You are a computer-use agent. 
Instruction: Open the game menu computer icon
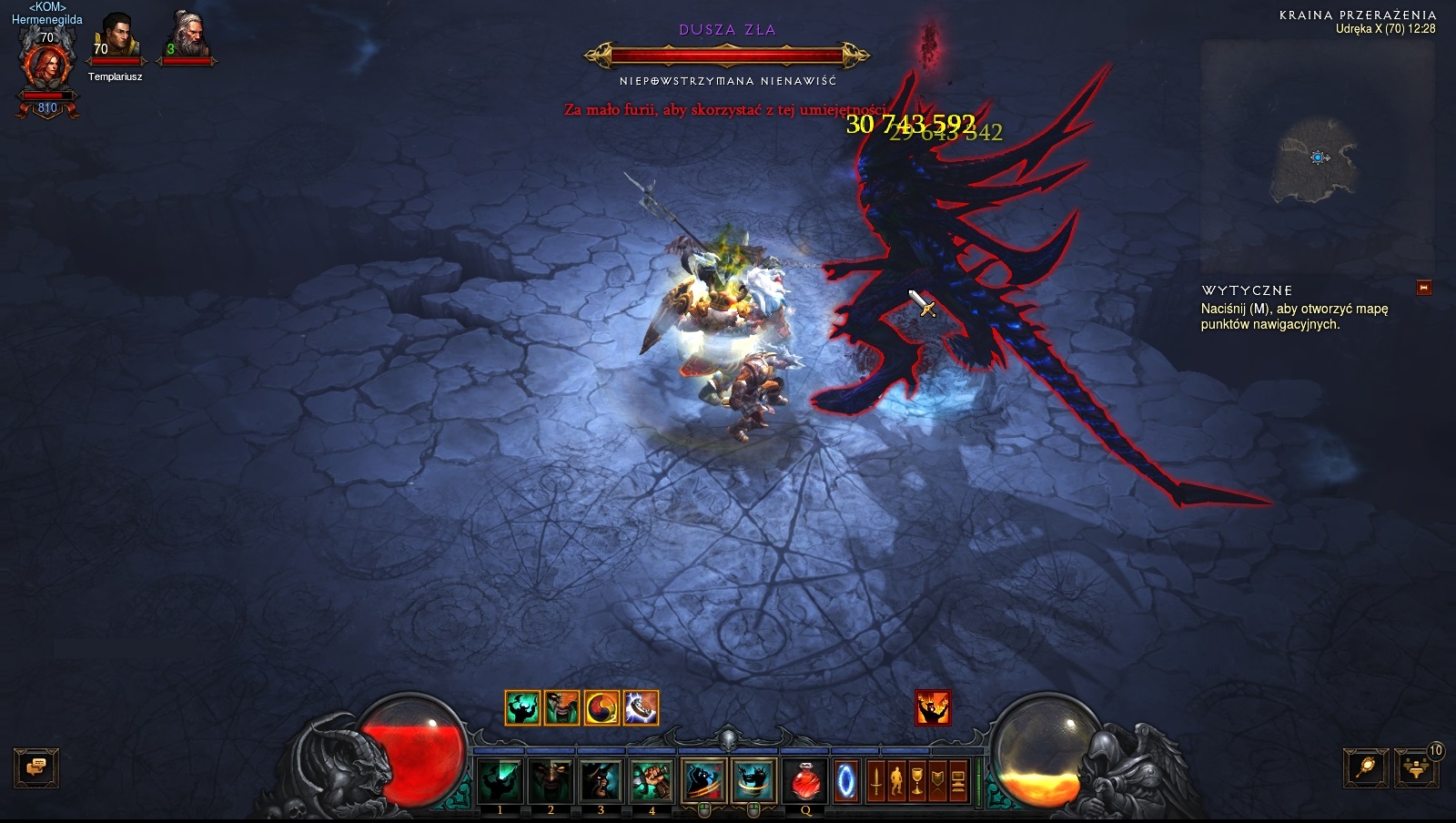click(x=958, y=781)
